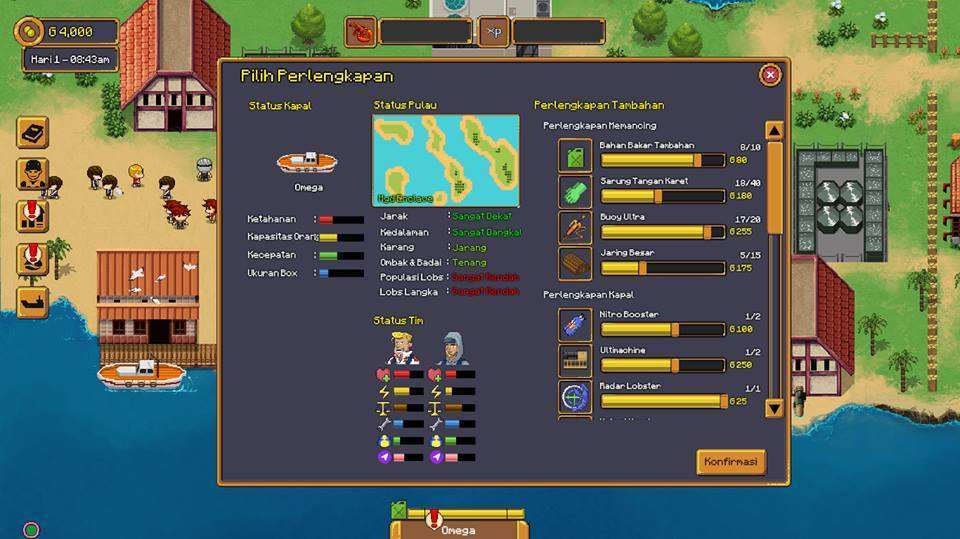Select the Ultimachine equipment icon

click(x=575, y=361)
